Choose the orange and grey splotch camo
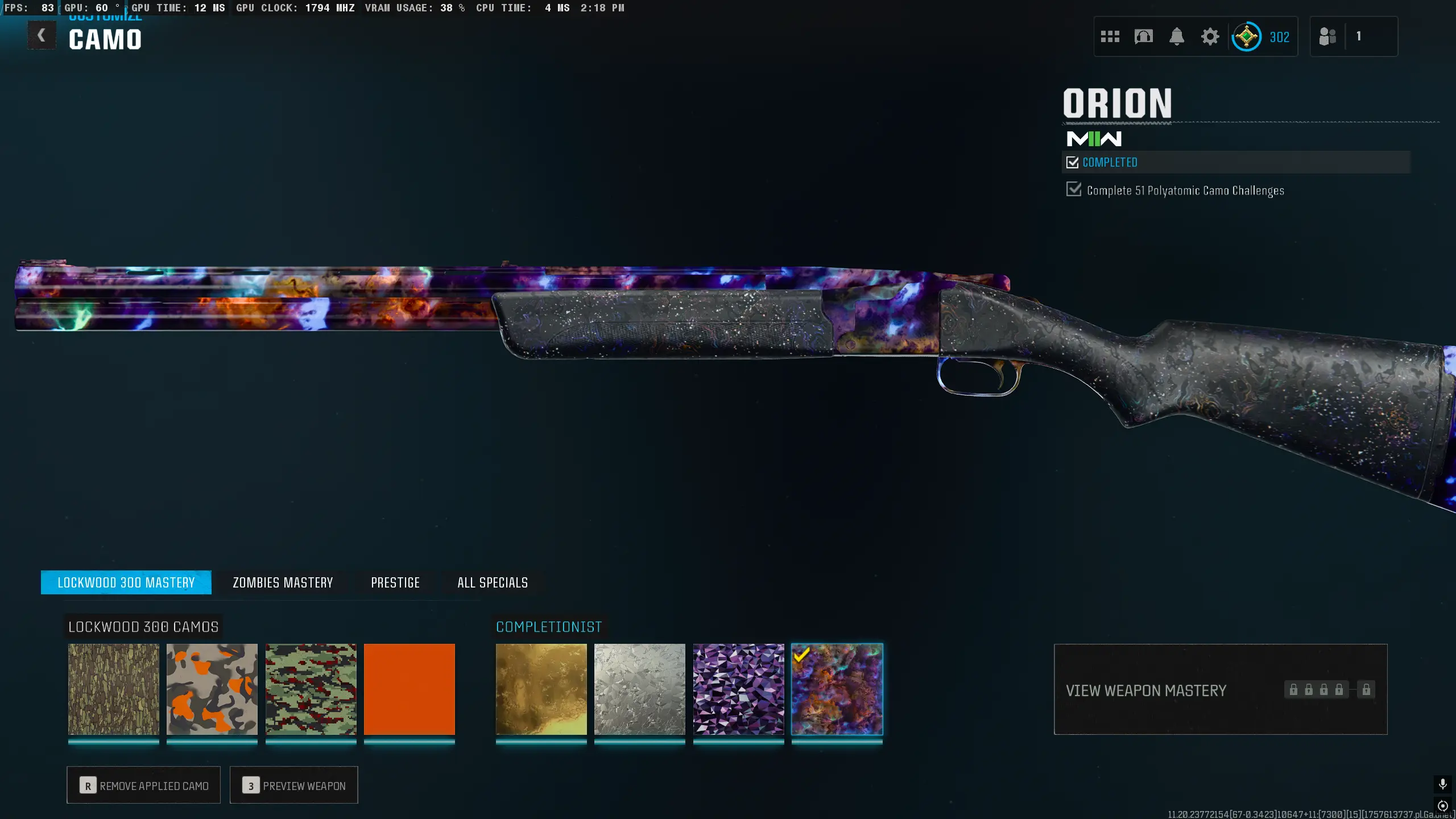Viewport: 1456px width, 819px height. [x=212, y=689]
